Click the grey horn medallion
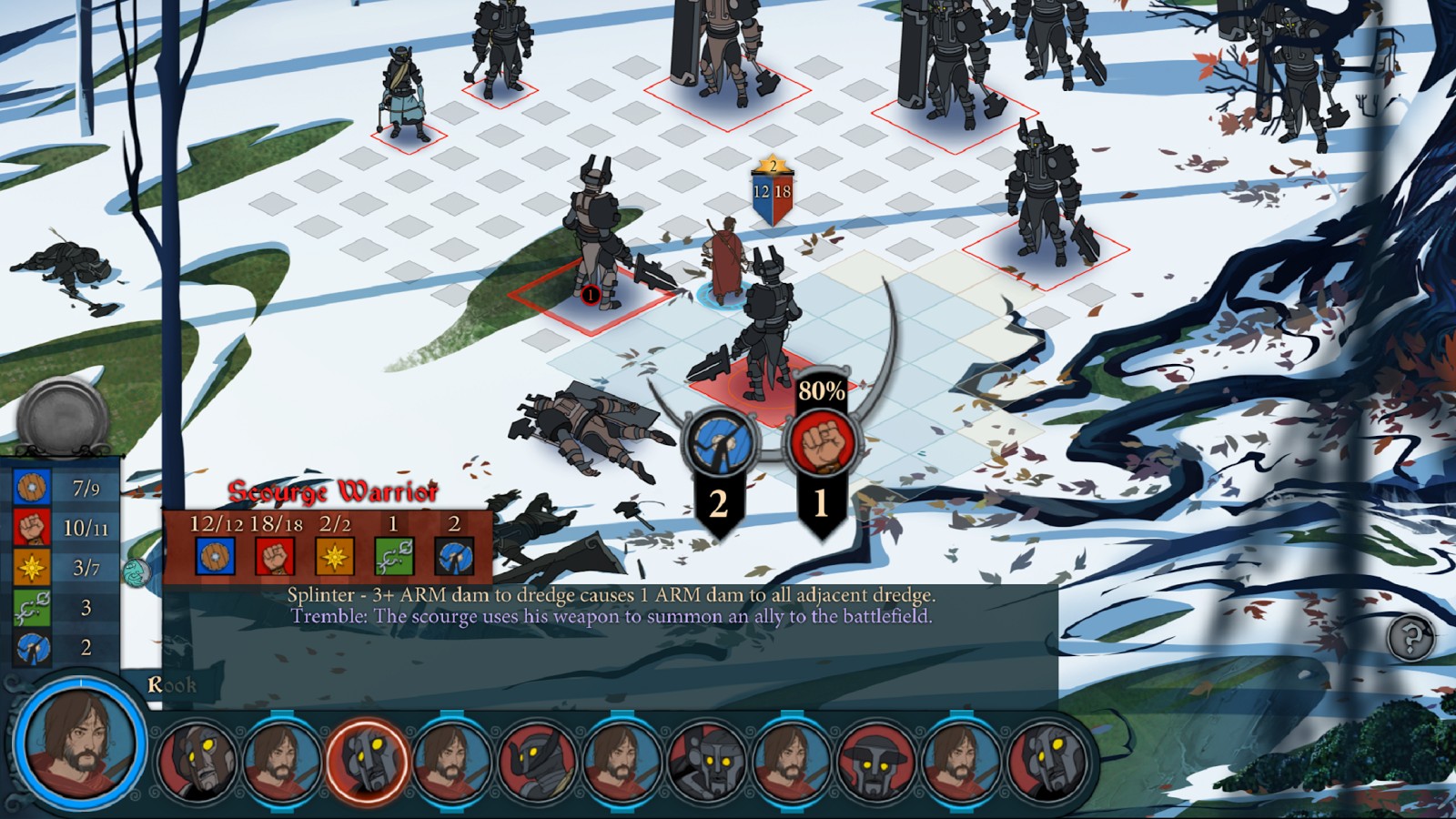Image resolution: width=1456 pixels, height=819 pixels. pos(63,418)
